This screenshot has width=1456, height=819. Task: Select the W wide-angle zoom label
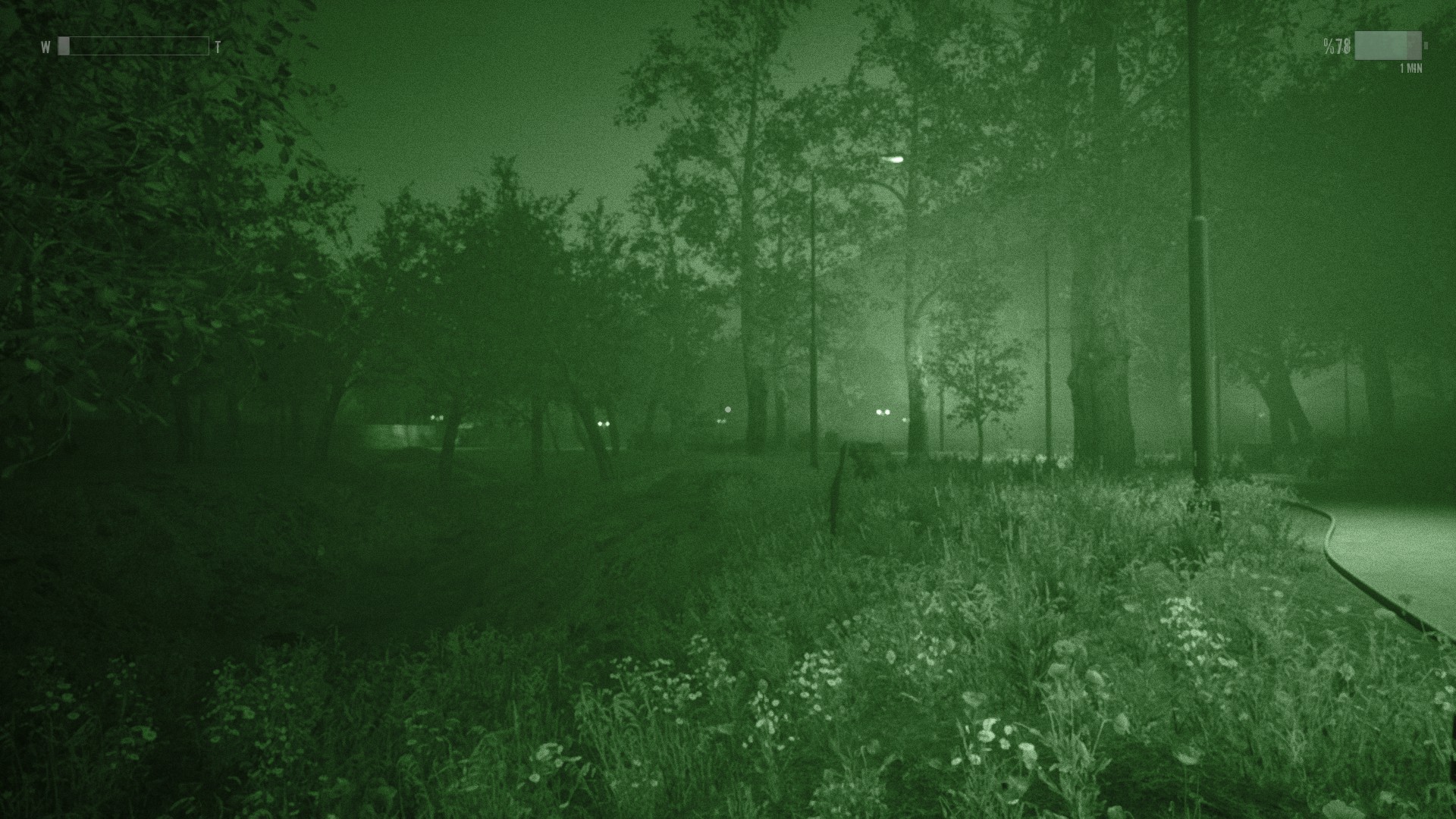point(45,47)
